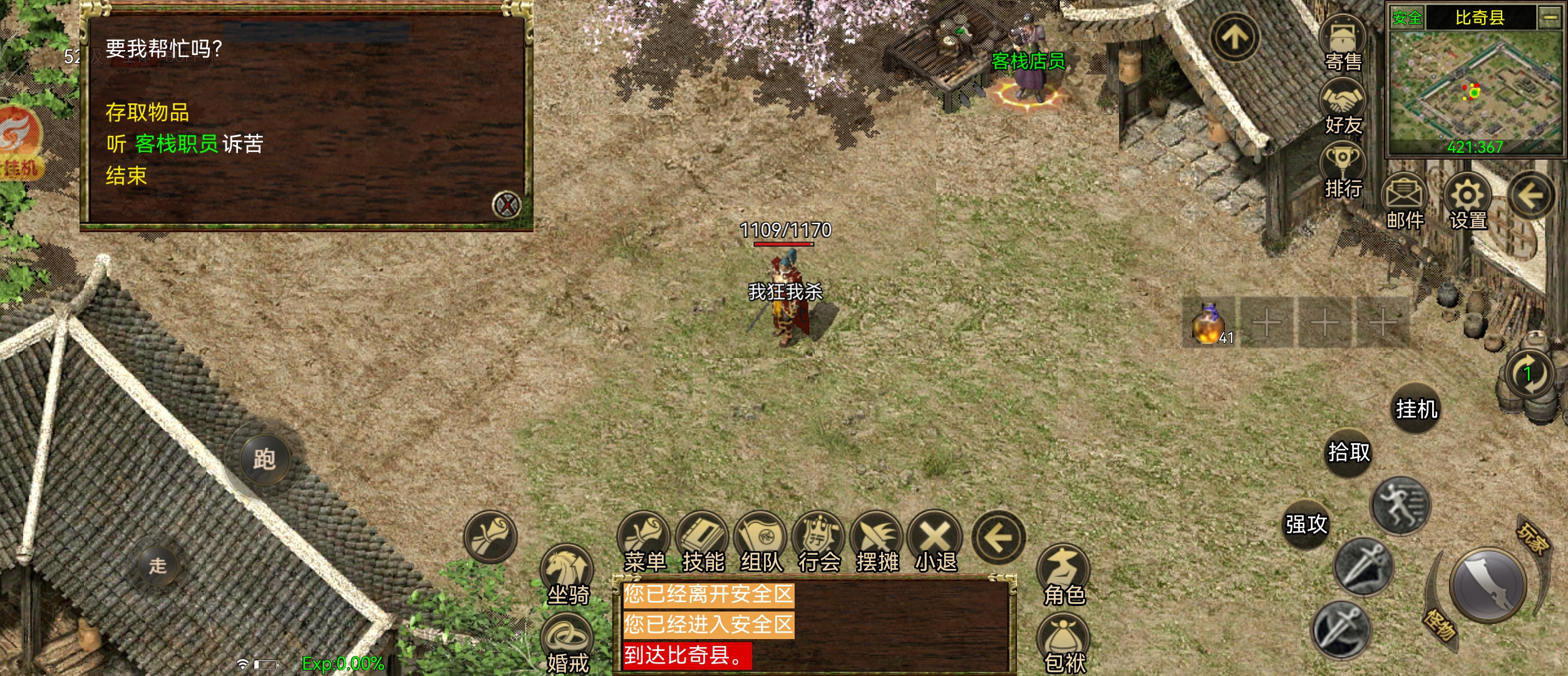Choose the 存取物品 dialogue option
This screenshot has height=676, width=1568.
tap(147, 113)
